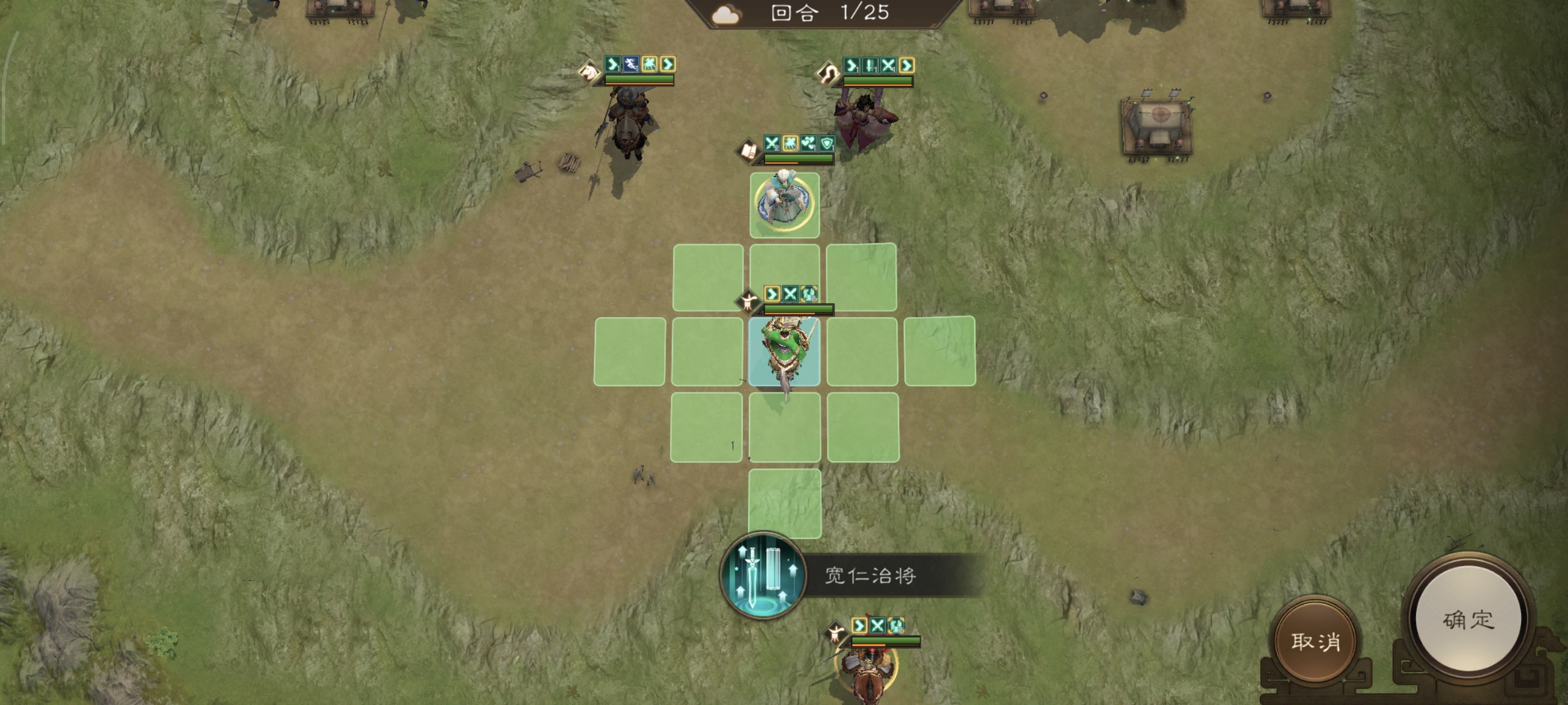Image resolution: width=1568 pixels, height=705 pixels.
Task: Click the dashing figure buff icon on the left cavalry
Action: click(632, 65)
